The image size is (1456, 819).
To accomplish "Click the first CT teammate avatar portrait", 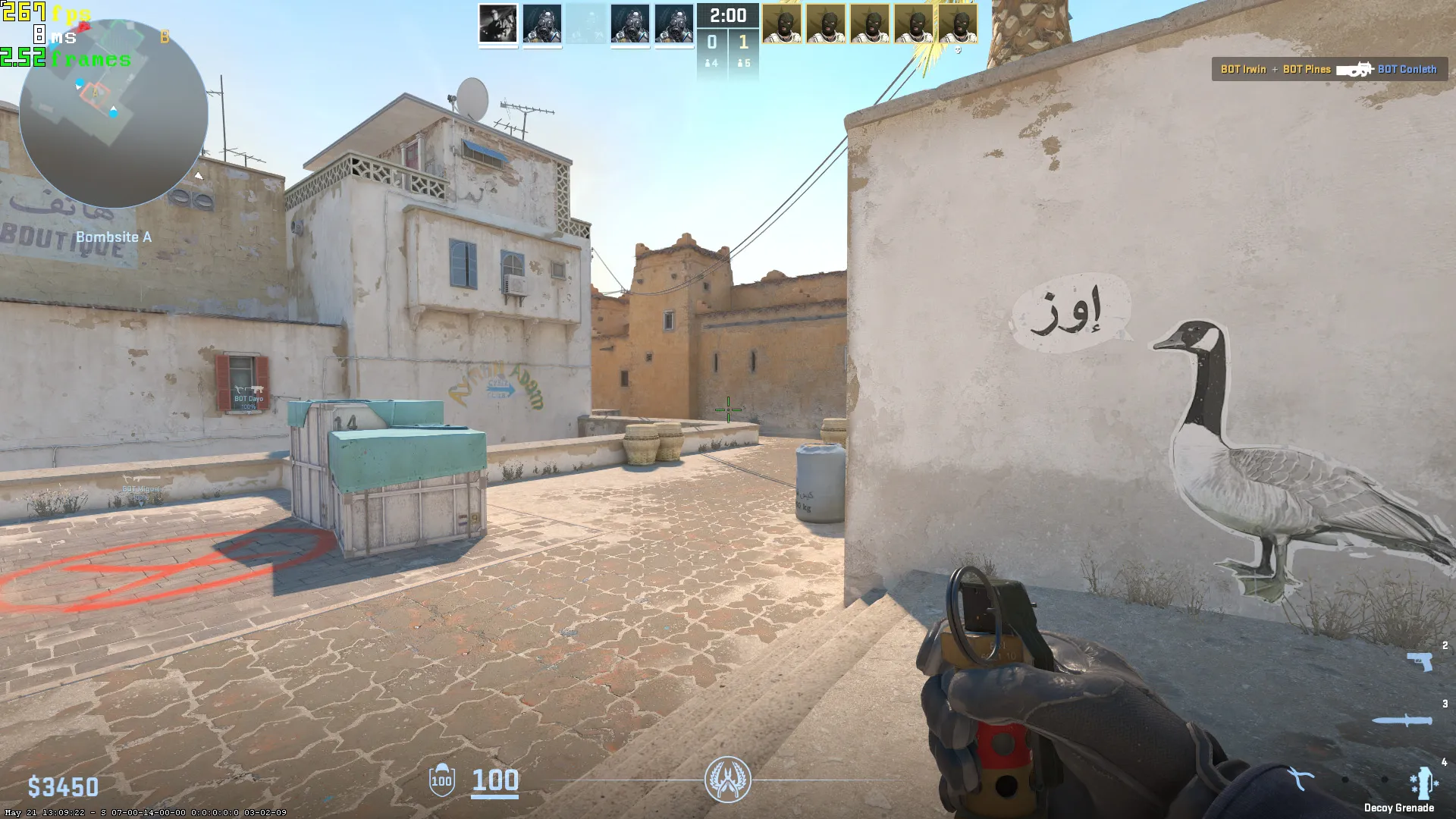I will [x=497, y=25].
